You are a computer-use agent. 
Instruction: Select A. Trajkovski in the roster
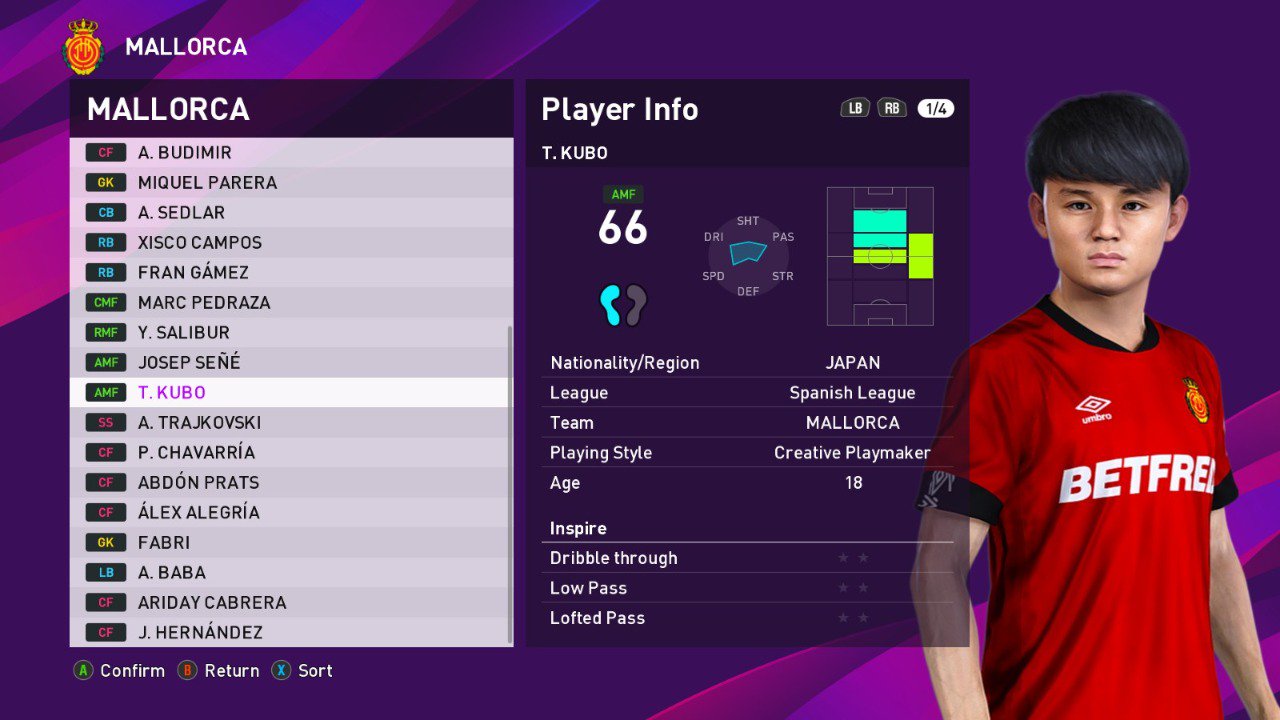coord(290,423)
